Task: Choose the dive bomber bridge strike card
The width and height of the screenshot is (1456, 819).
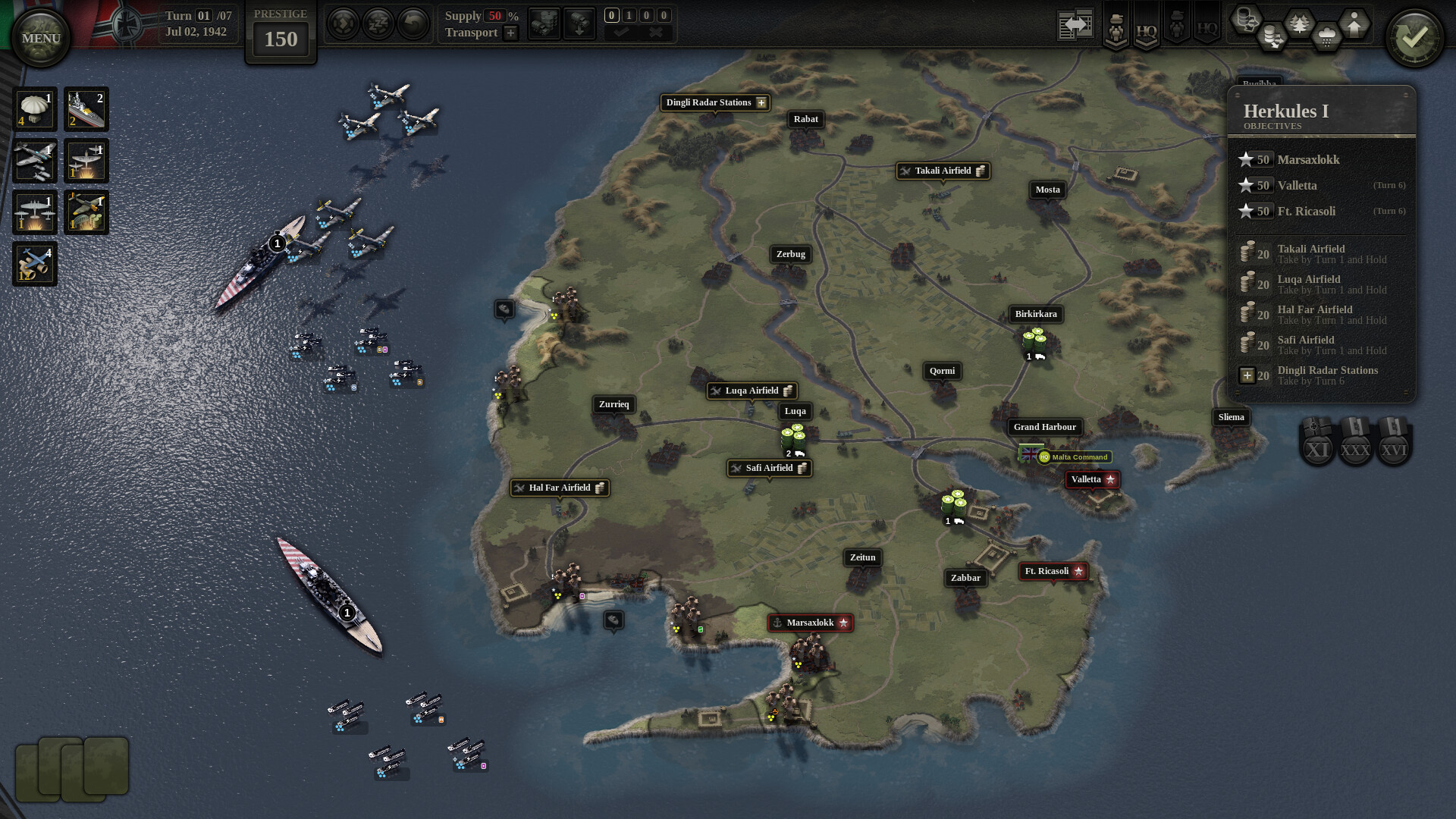Action: click(x=86, y=212)
